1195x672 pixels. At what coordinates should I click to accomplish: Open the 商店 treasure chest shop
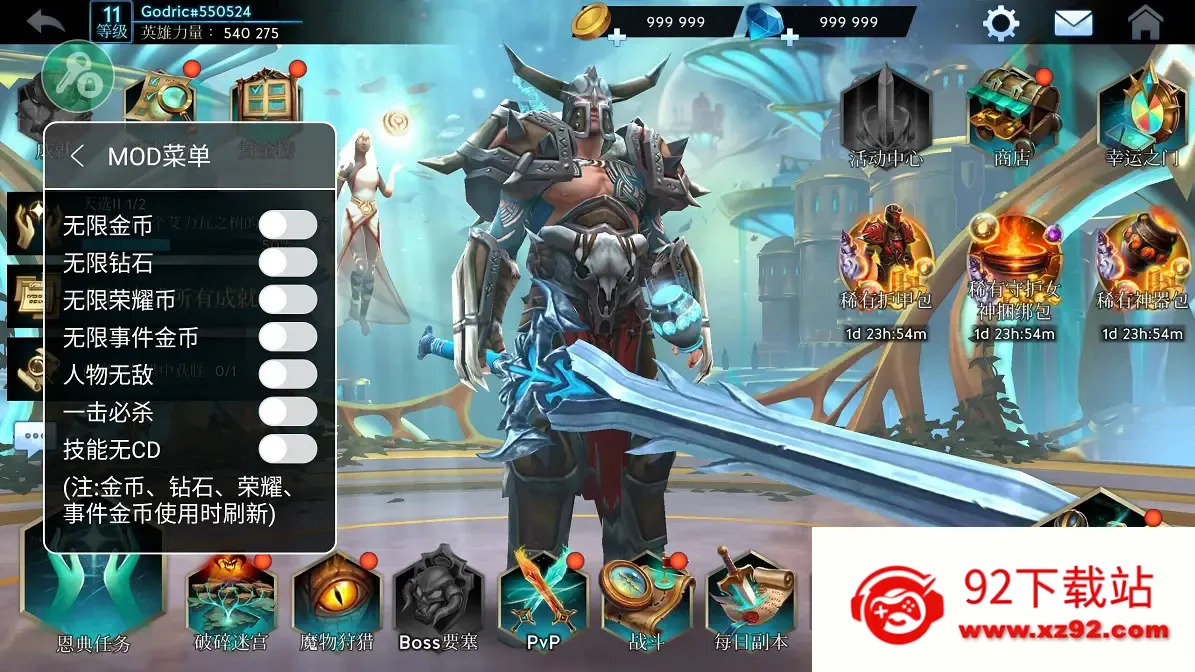[x=1013, y=115]
